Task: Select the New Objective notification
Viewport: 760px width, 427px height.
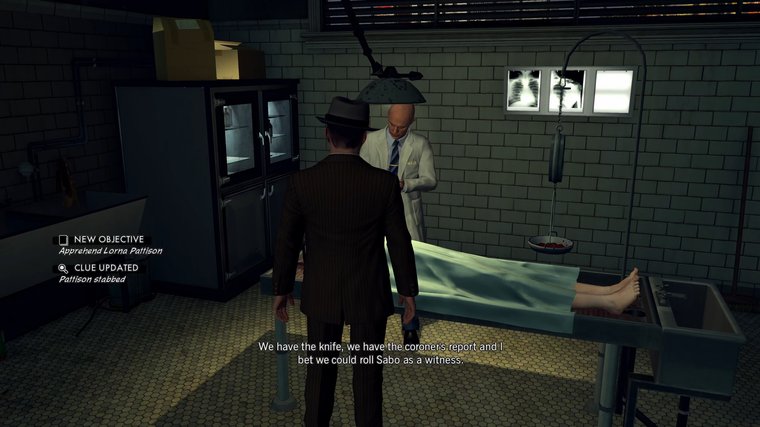Action: point(110,245)
